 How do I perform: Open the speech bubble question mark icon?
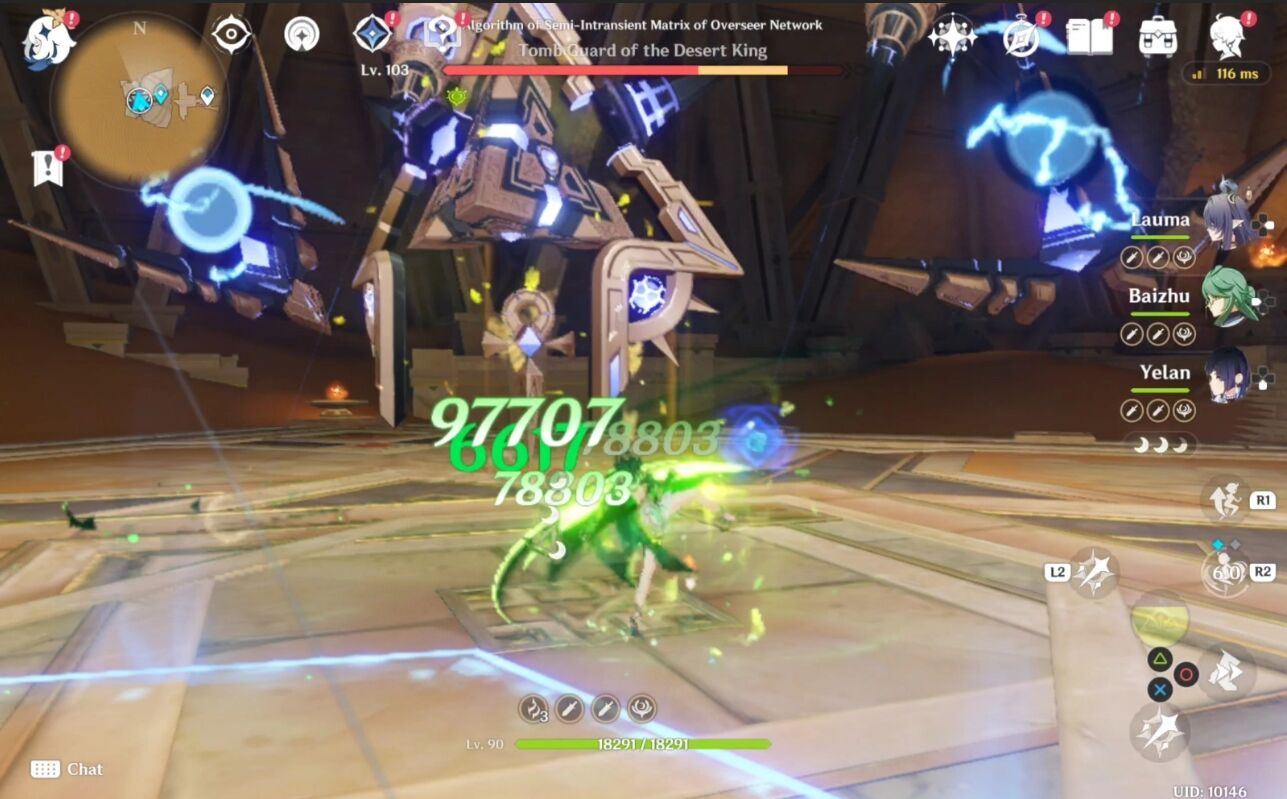coord(442,34)
